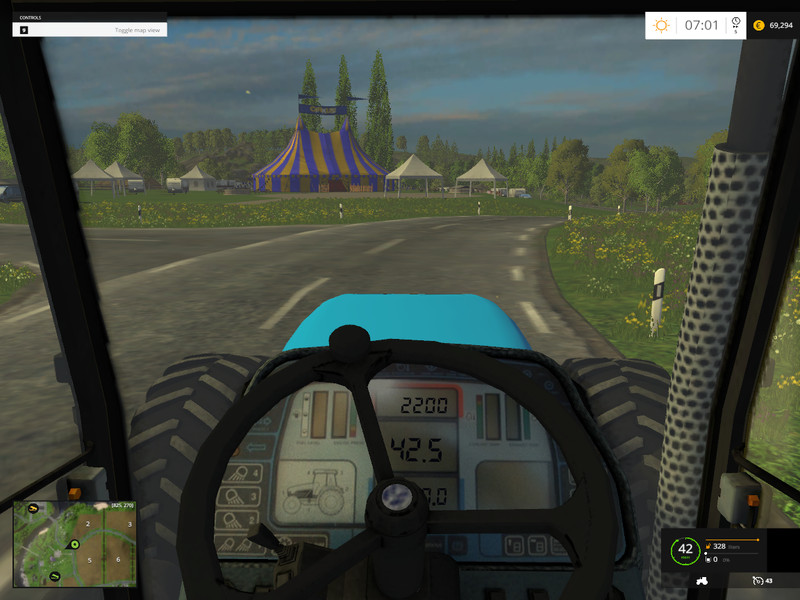The width and height of the screenshot is (800, 600).
Task: Click field number 2 on the minimap
Action: 89,523
